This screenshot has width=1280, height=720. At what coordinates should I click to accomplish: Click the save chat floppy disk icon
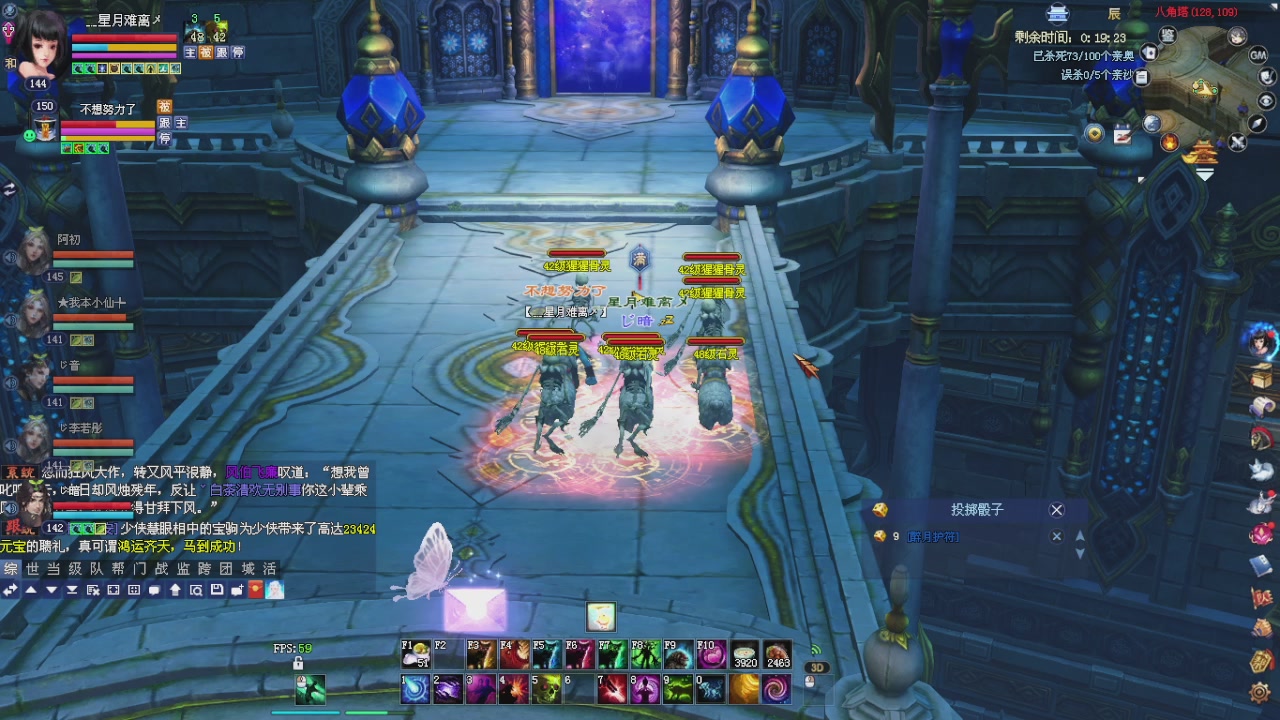pyautogui.click(x=217, y=590)
